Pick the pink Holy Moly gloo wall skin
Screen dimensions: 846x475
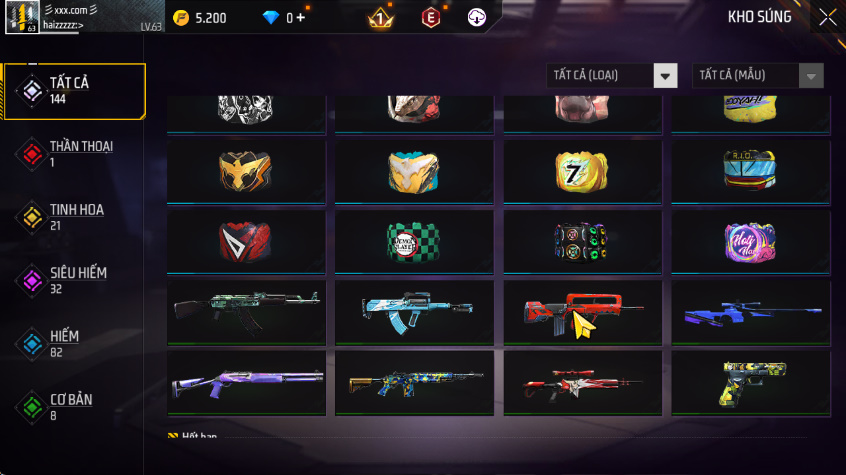click(750, 242)
